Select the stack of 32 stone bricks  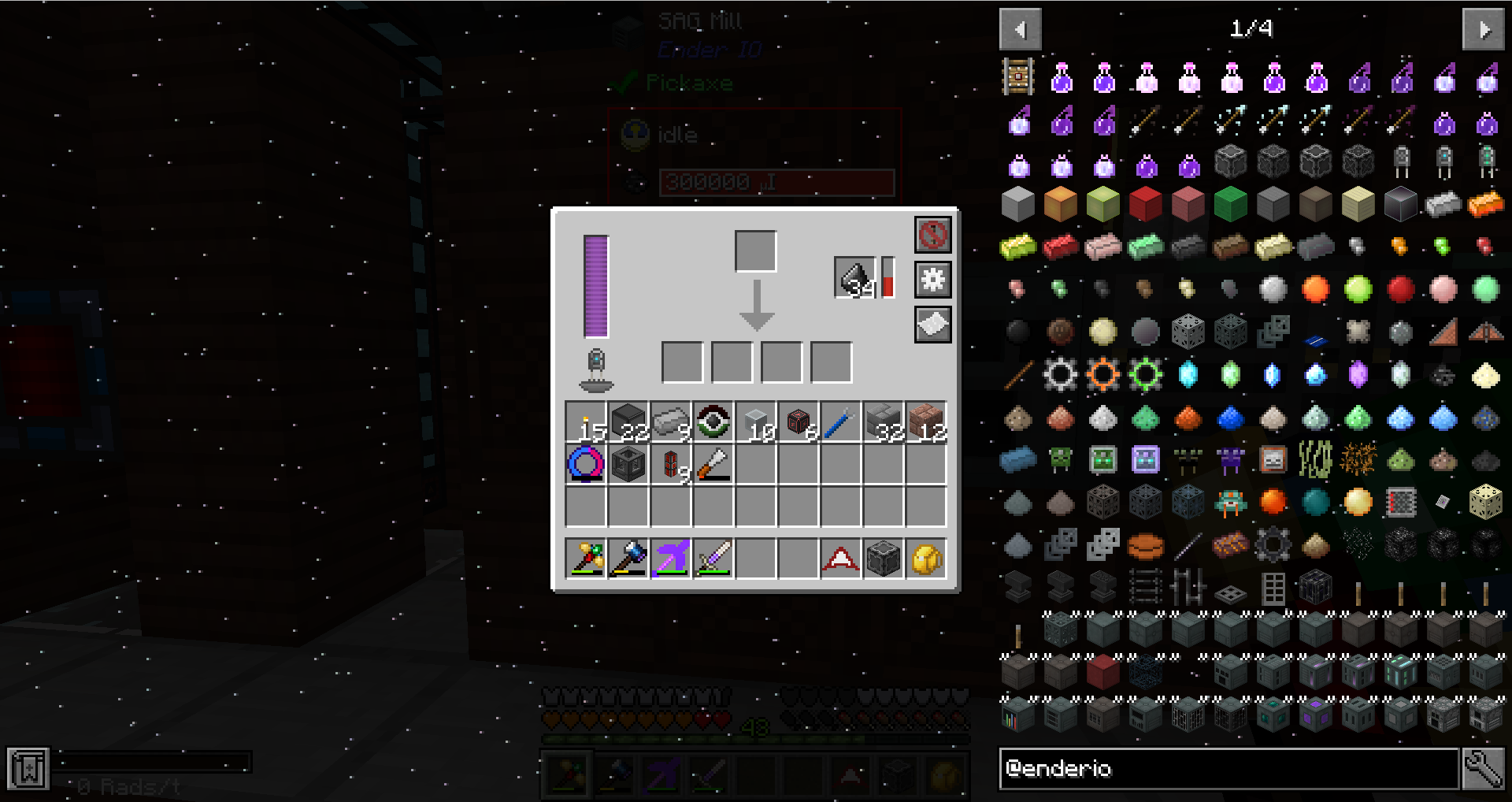tap(883, 423)
